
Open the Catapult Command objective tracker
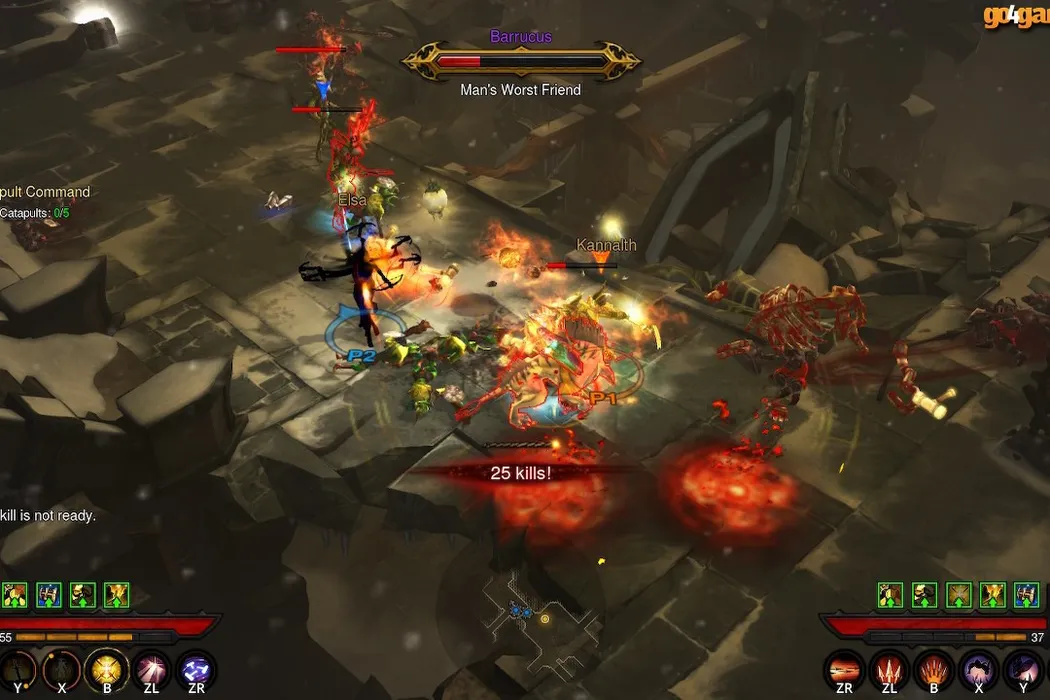[45, 192]
